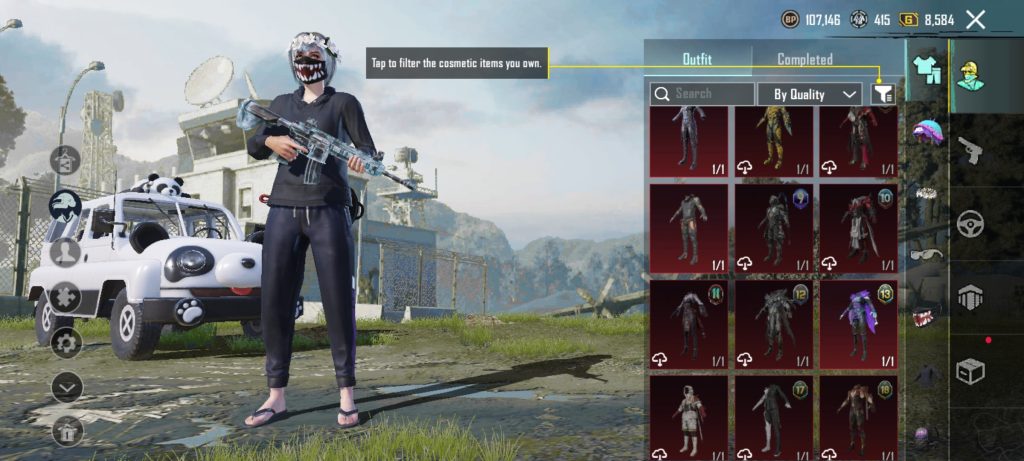
Task: Open the pistol weapon skins category
Action: 970,150
